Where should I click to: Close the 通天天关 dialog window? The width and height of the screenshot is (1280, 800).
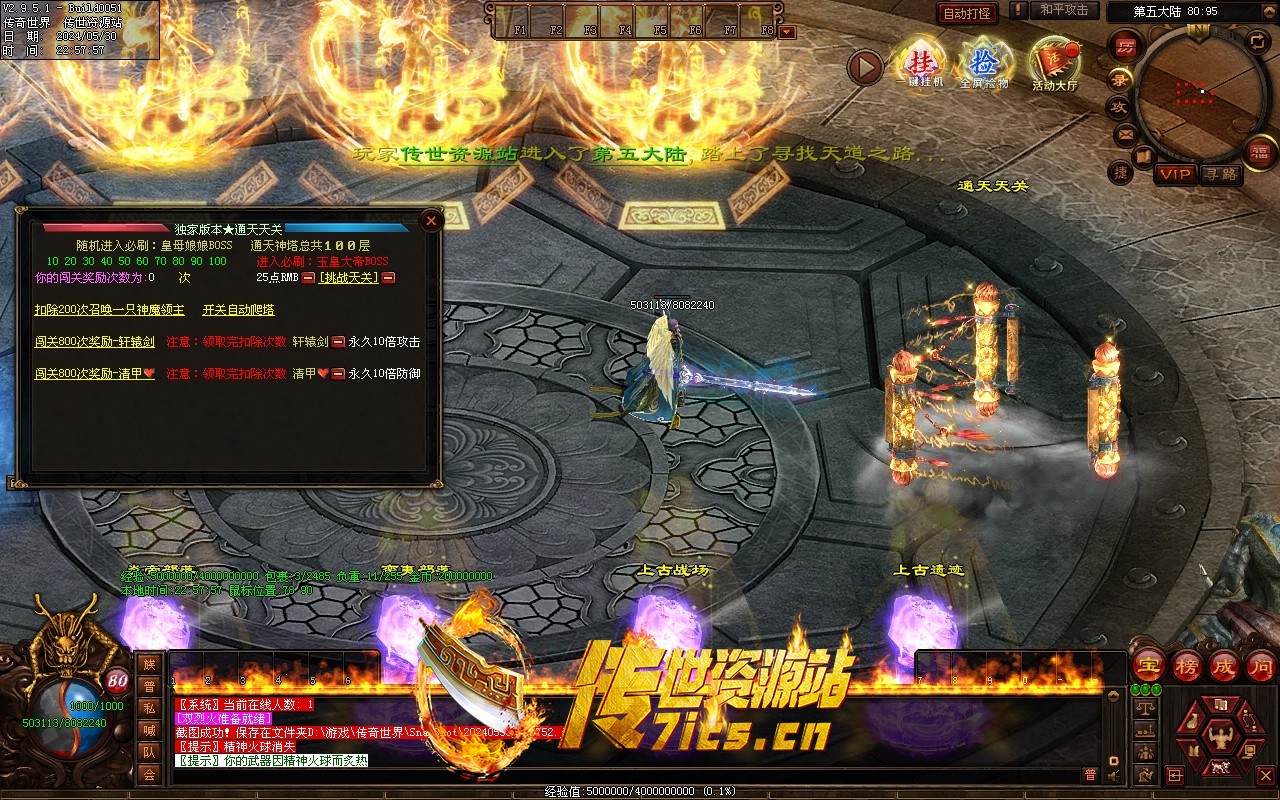(x=431, y=221)
